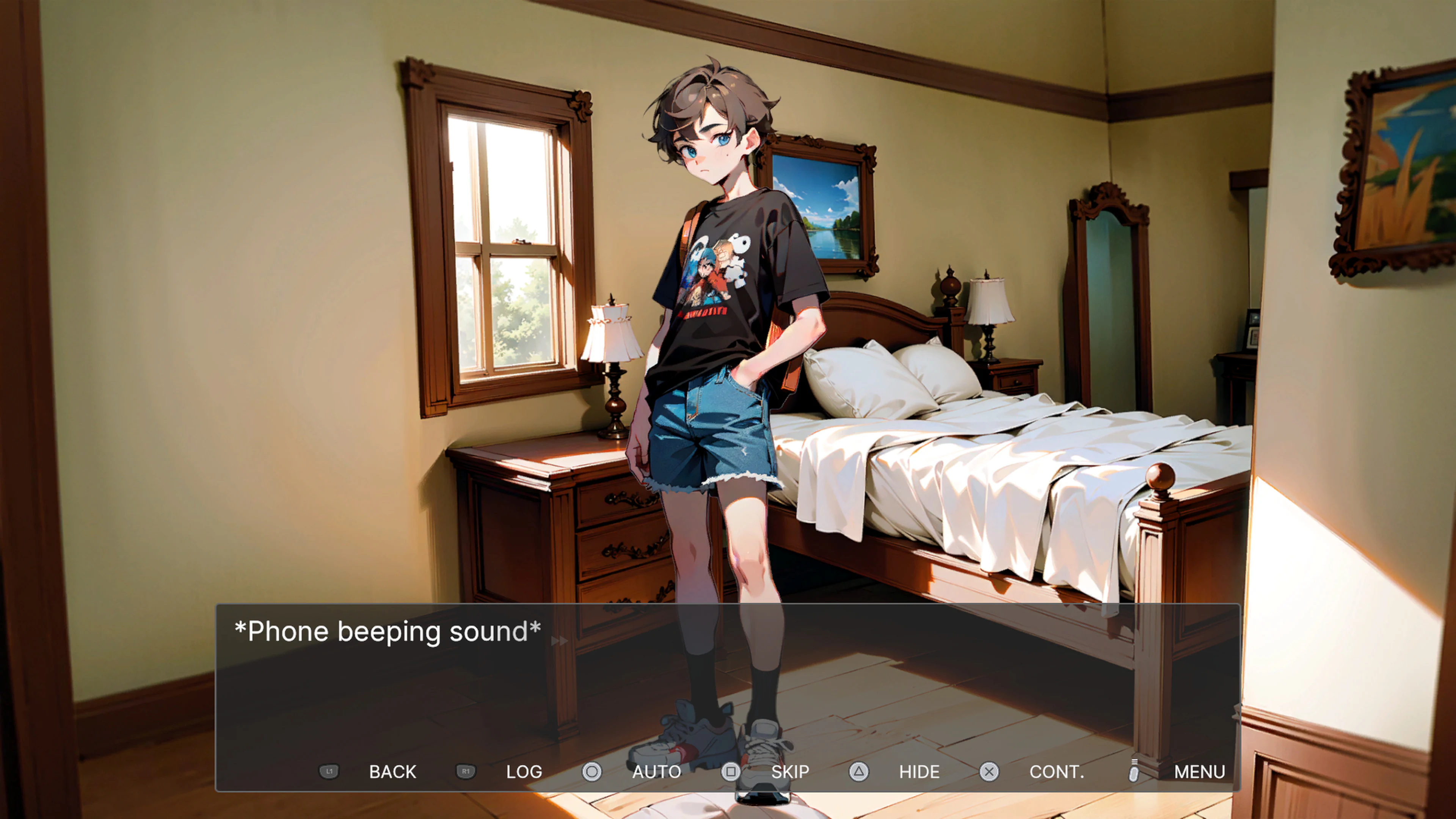This screenshot has height=819, width=1456.
Task: Click the cross button icon beside CONT.
Action: (990, 772)
